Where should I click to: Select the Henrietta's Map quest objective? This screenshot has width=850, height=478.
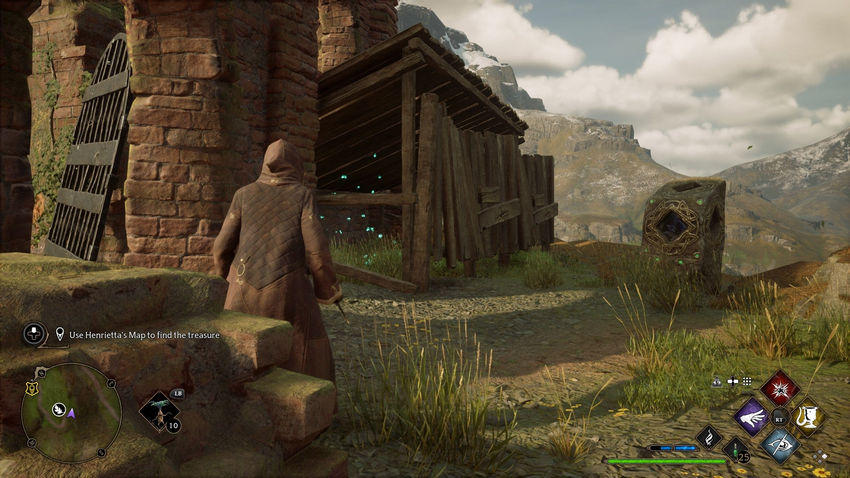click(x=138, y=333)
